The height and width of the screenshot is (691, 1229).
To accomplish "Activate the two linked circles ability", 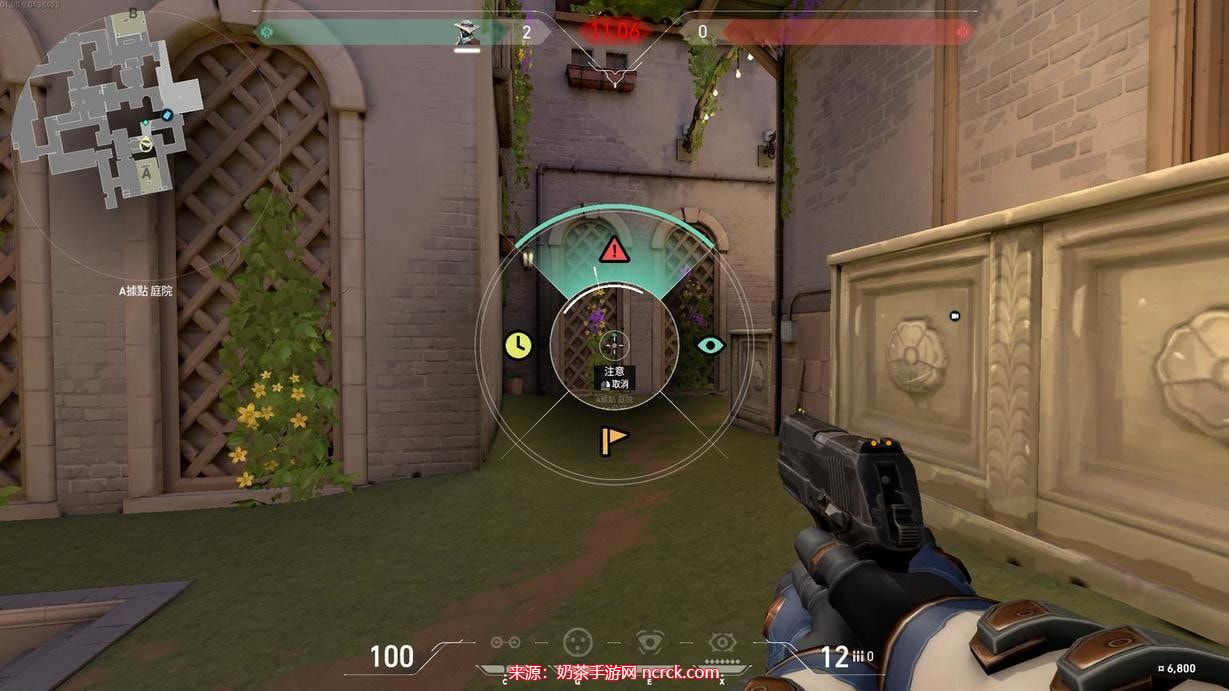I will point(505,643).
